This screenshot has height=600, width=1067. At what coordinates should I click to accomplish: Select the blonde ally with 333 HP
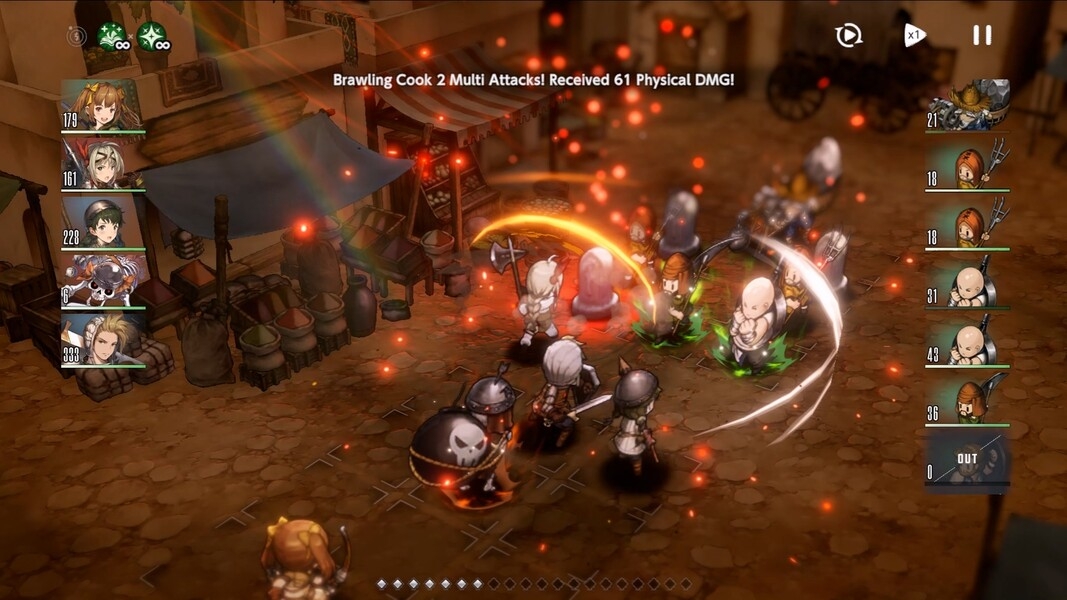click(103, 339)
